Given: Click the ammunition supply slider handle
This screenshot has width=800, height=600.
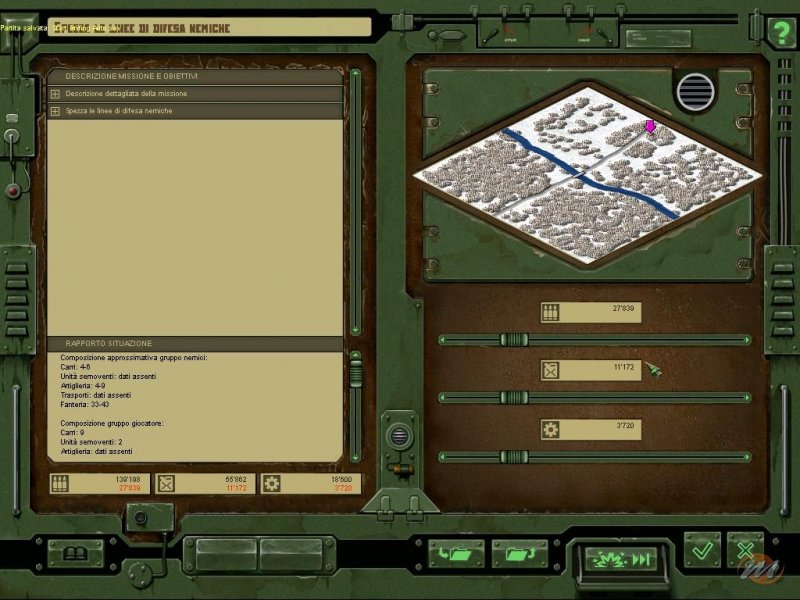Looking at the screenshot, I should (514, 340).
